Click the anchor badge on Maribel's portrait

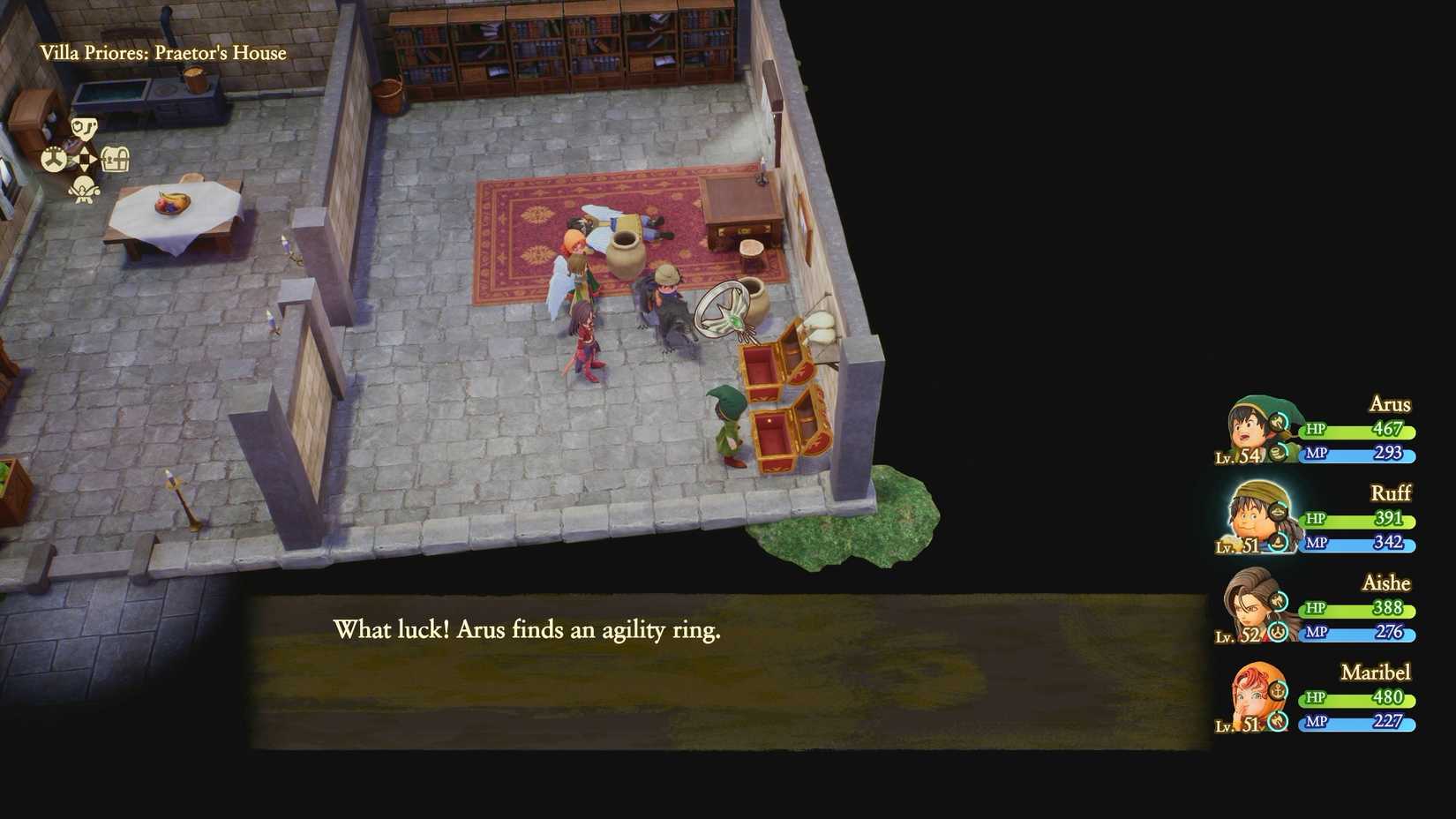pos(1277,692)
